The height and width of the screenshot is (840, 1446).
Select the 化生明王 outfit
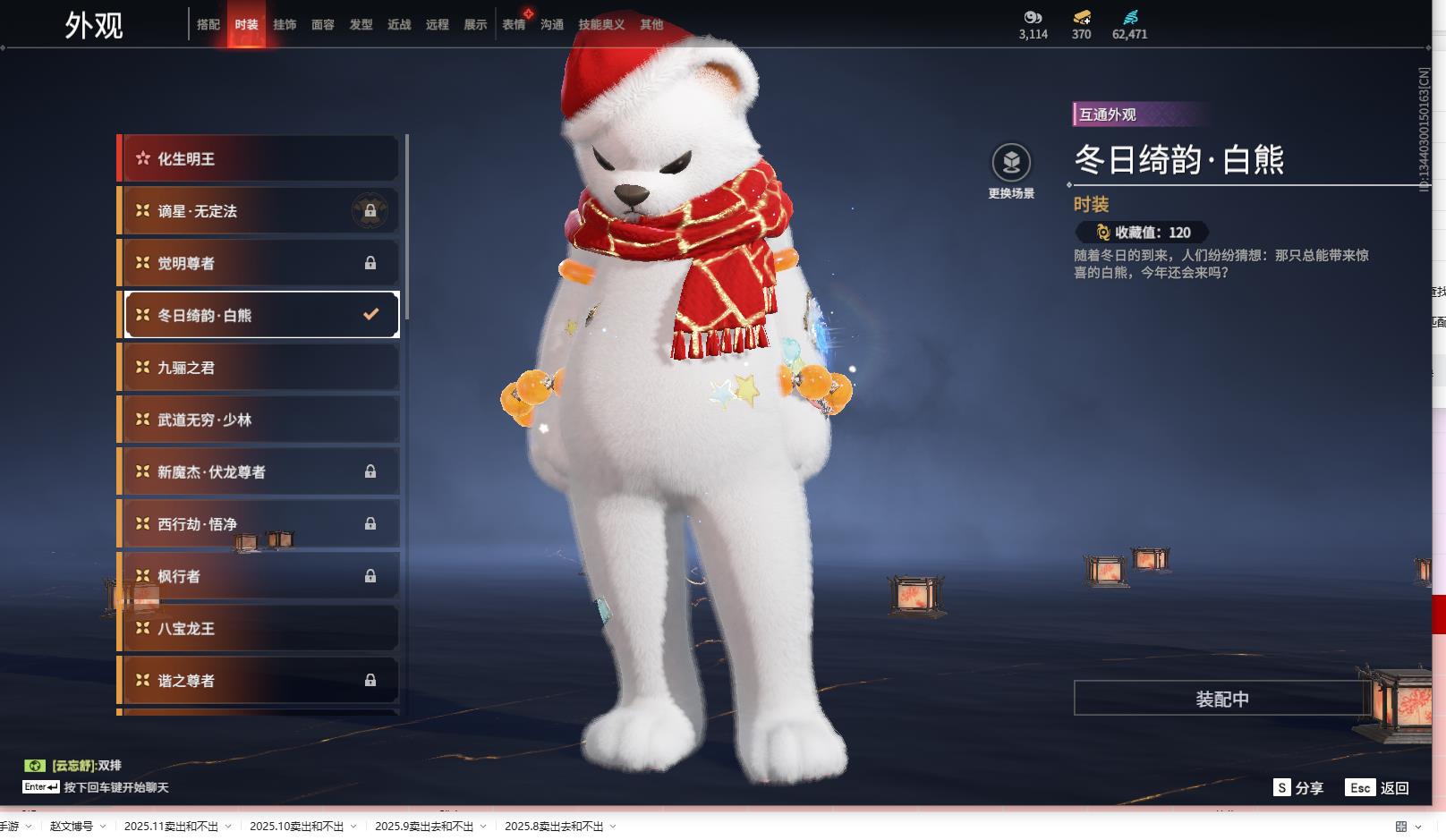259,159
